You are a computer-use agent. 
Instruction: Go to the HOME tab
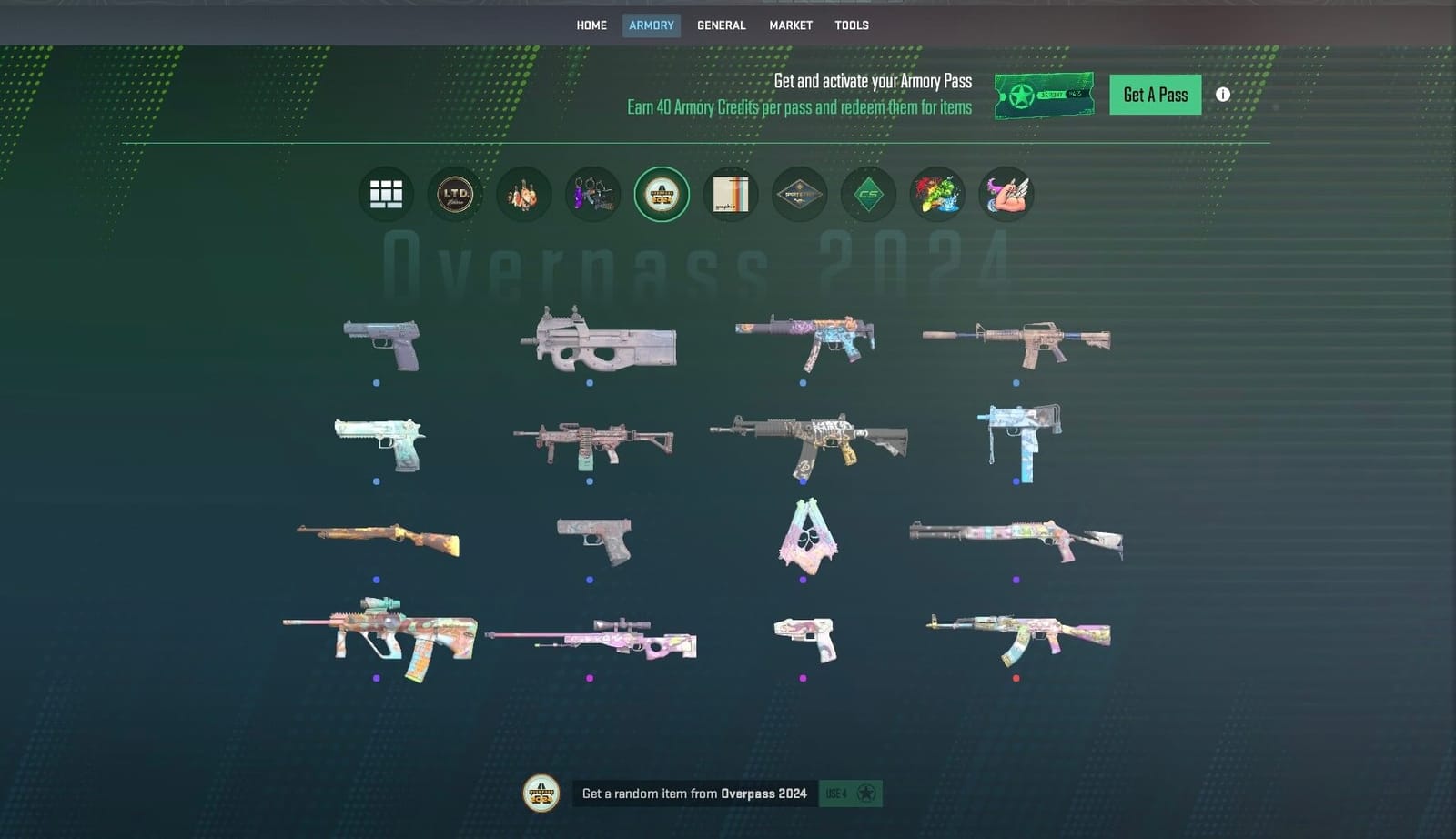(591, 25)
